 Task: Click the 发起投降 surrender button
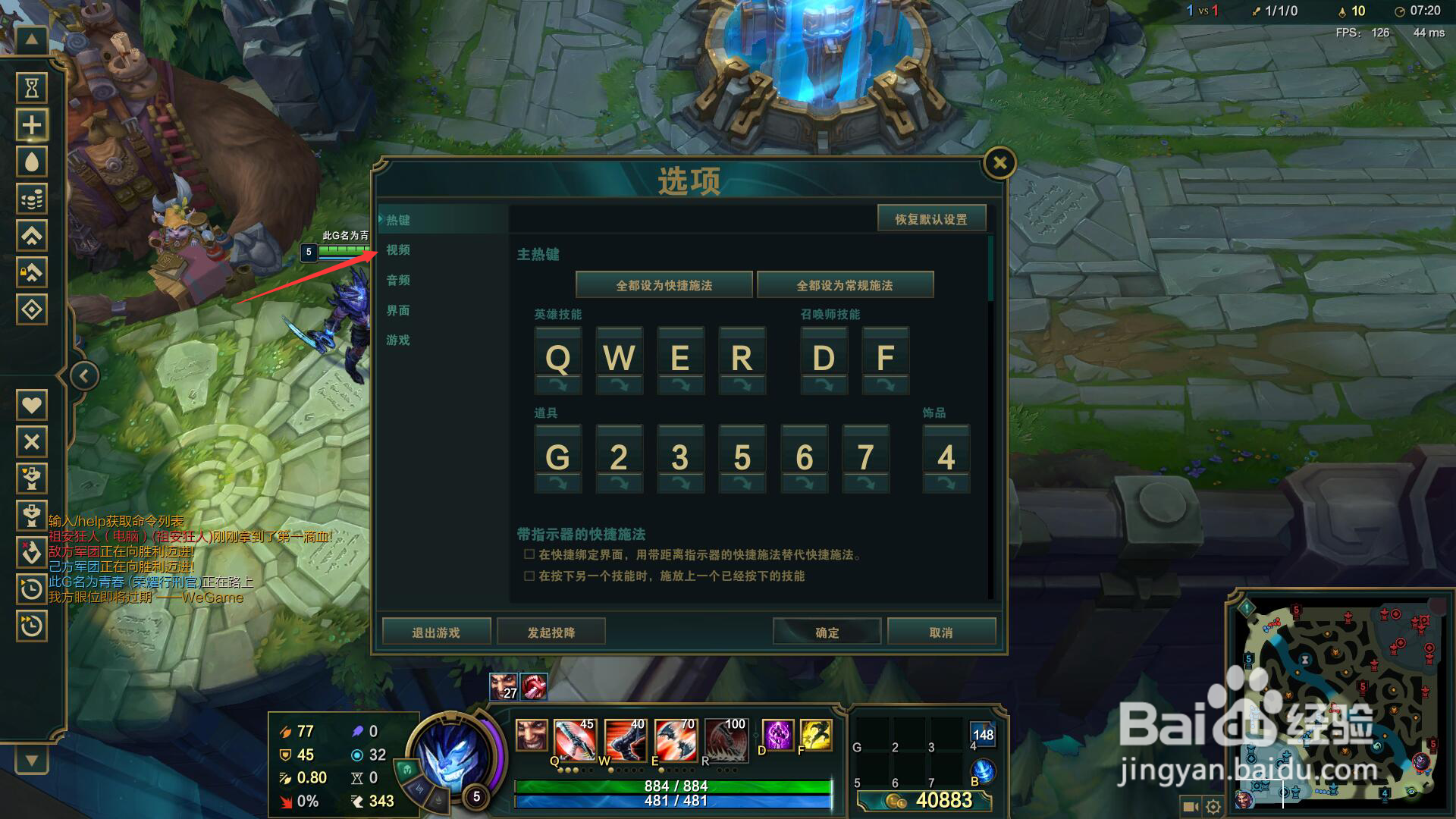[x=551, y=631]
